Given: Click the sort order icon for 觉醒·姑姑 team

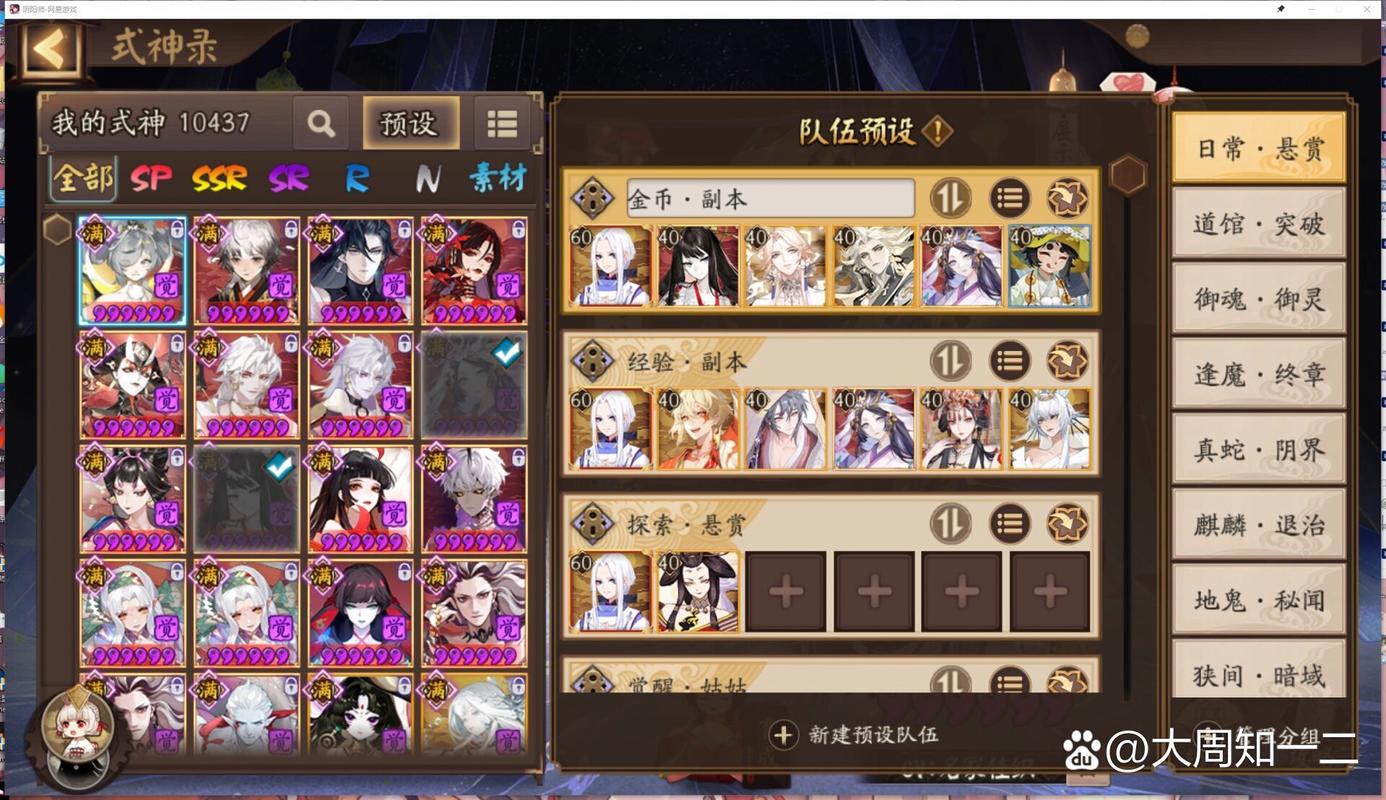Looking at the screenshot, I should (949, 683).
